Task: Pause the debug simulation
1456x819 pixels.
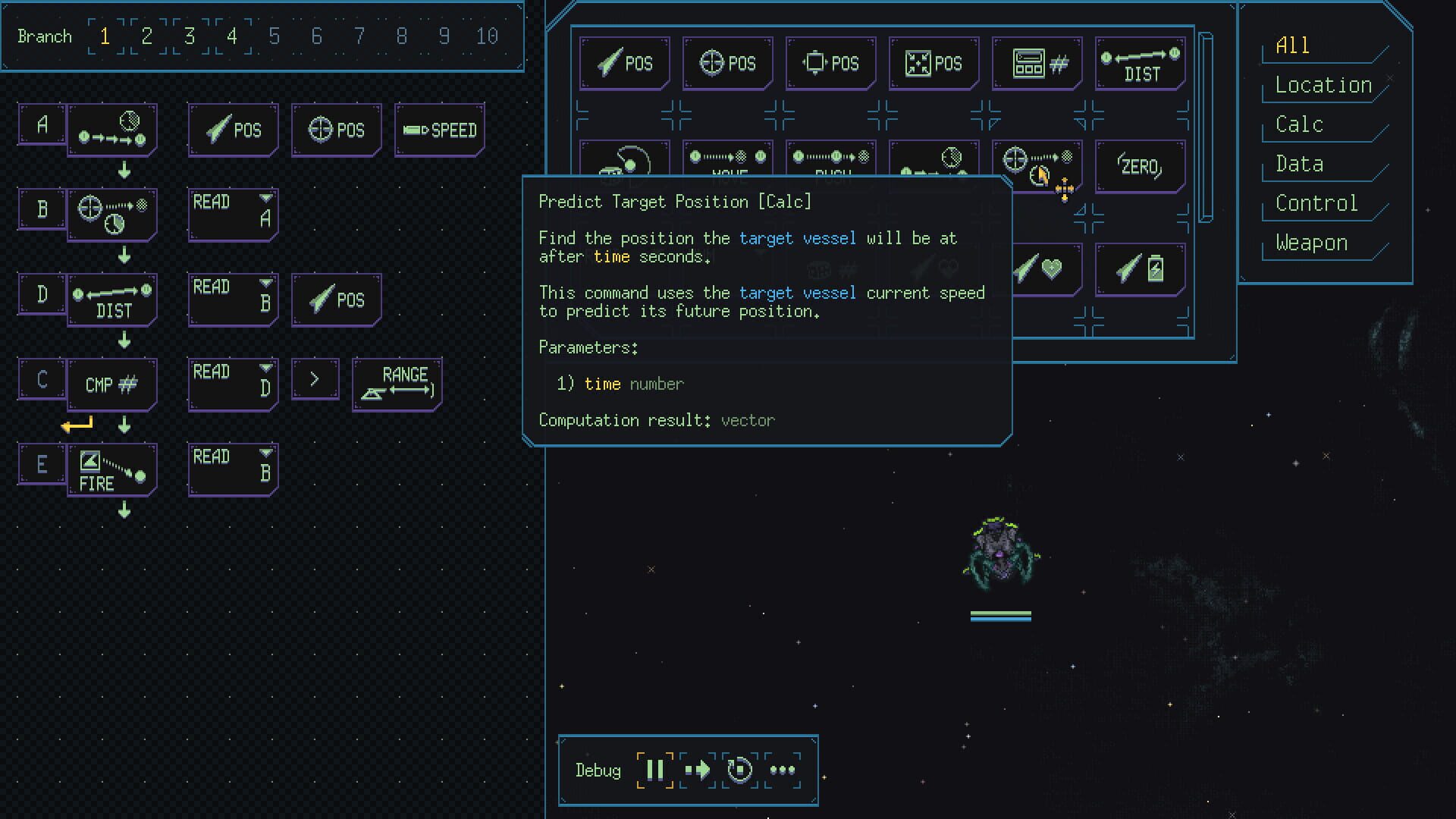Action: [655, 770]
